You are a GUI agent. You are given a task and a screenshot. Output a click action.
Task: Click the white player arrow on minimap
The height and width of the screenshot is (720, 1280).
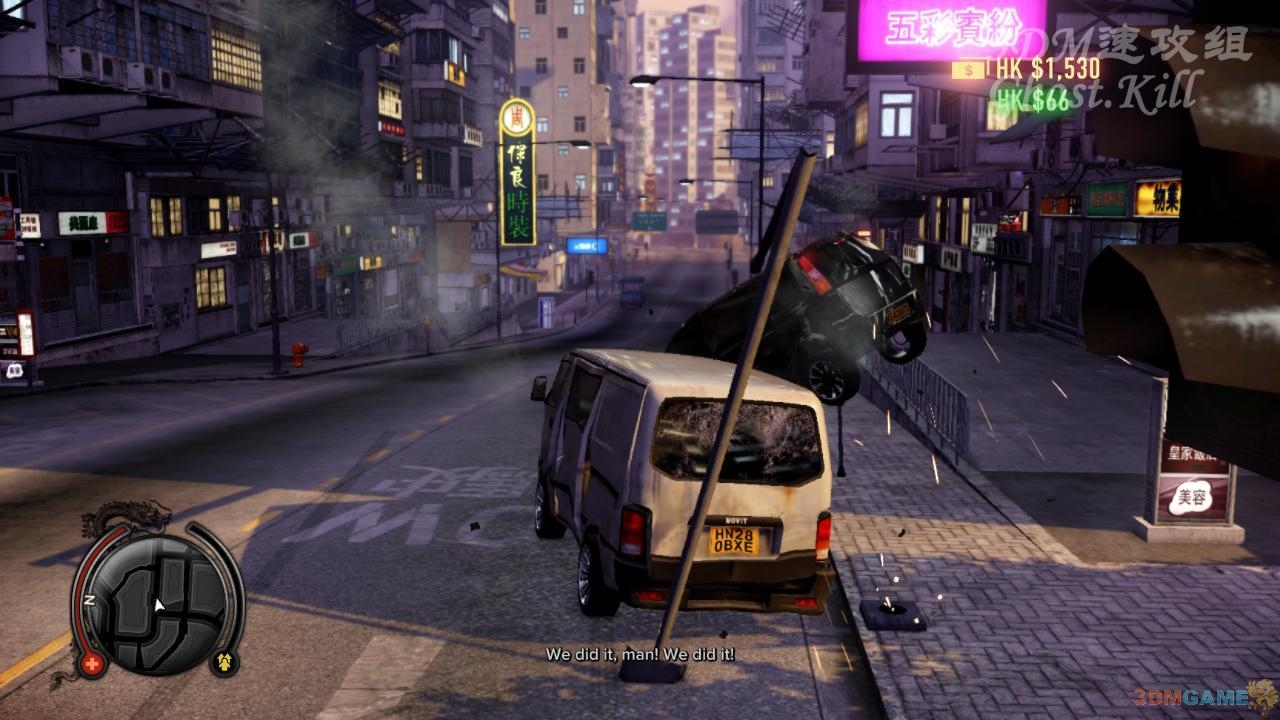[x=158, y=604]
